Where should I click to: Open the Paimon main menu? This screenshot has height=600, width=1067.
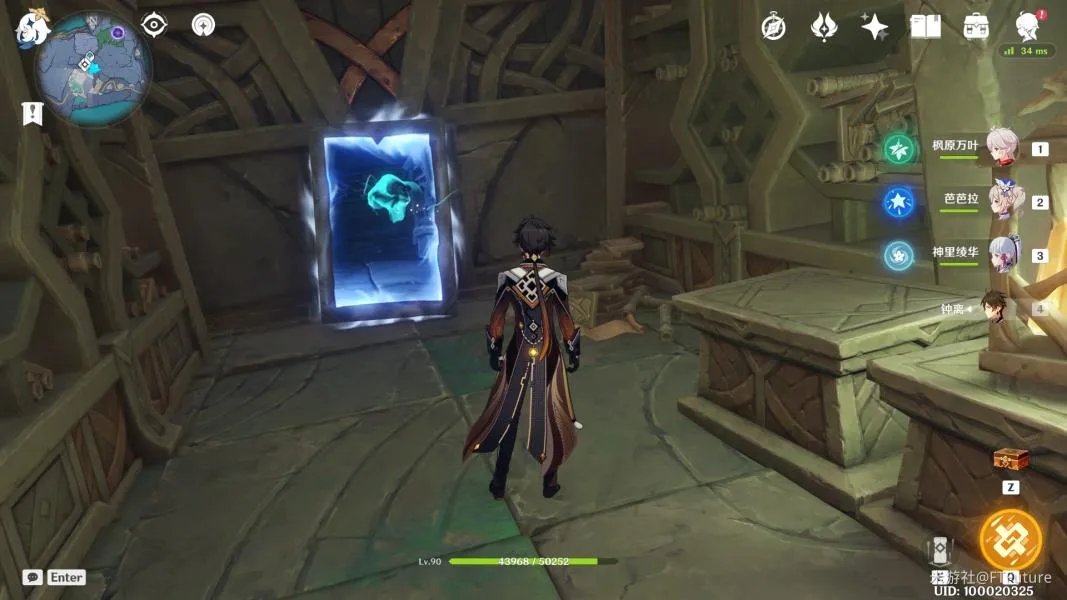30,30
